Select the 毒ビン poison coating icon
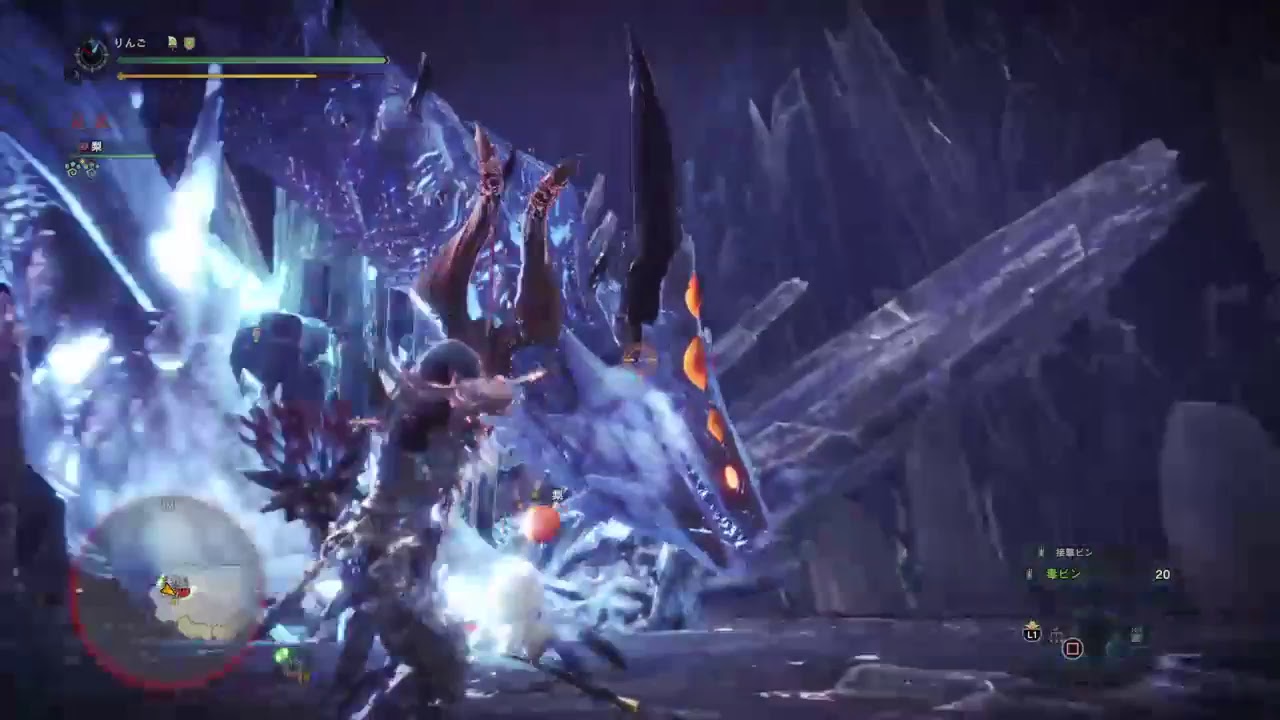Image resolution: width=1280 pixels, height=720 pixels. 1028,573
